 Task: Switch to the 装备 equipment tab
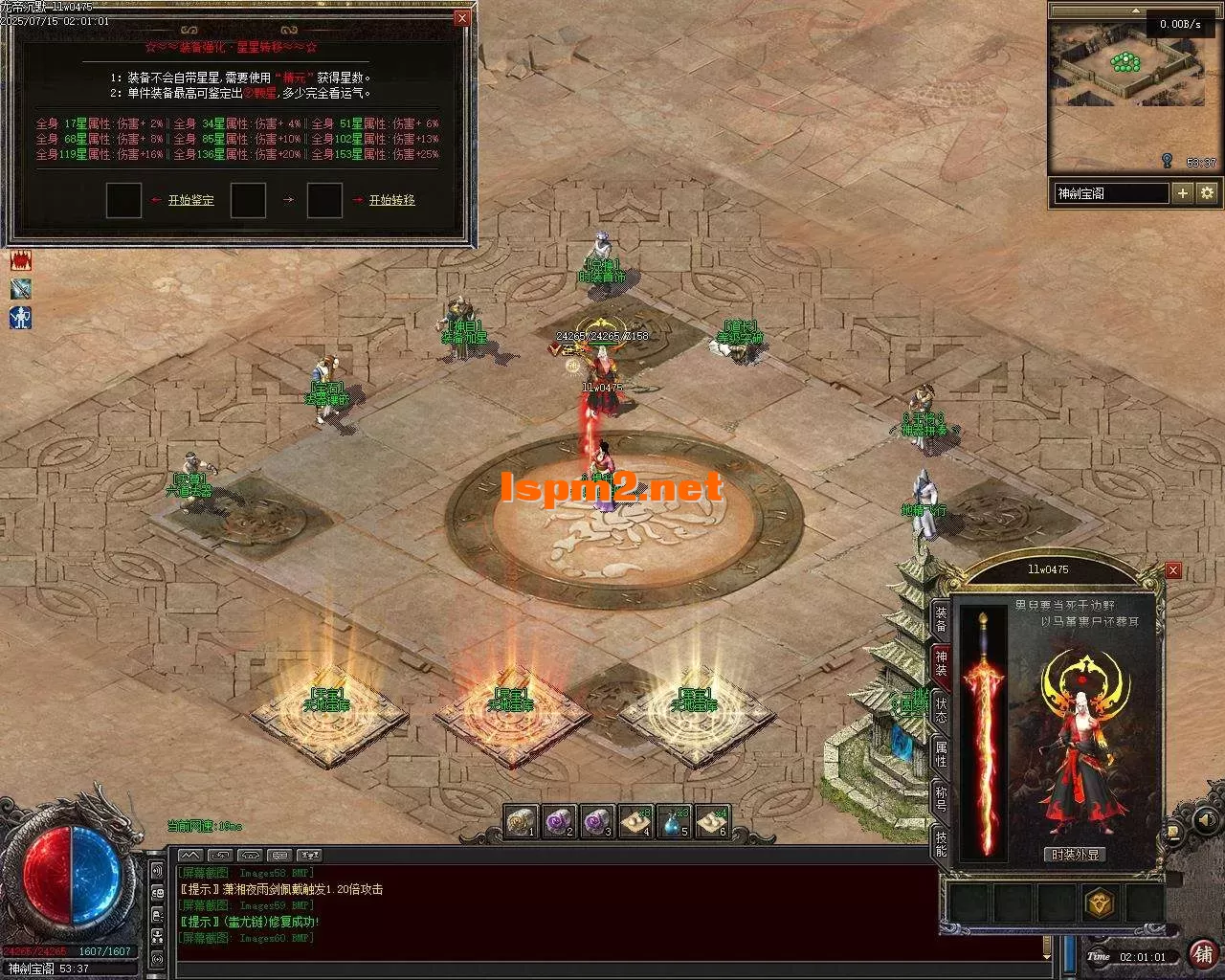point(941,618)
